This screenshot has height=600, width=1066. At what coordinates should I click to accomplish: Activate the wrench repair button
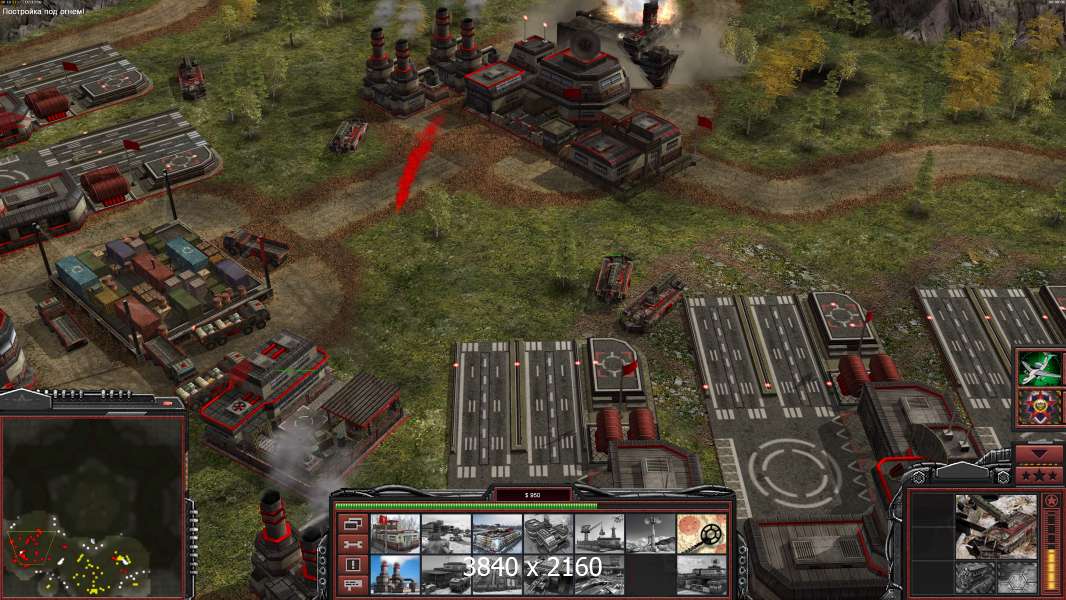352,544
